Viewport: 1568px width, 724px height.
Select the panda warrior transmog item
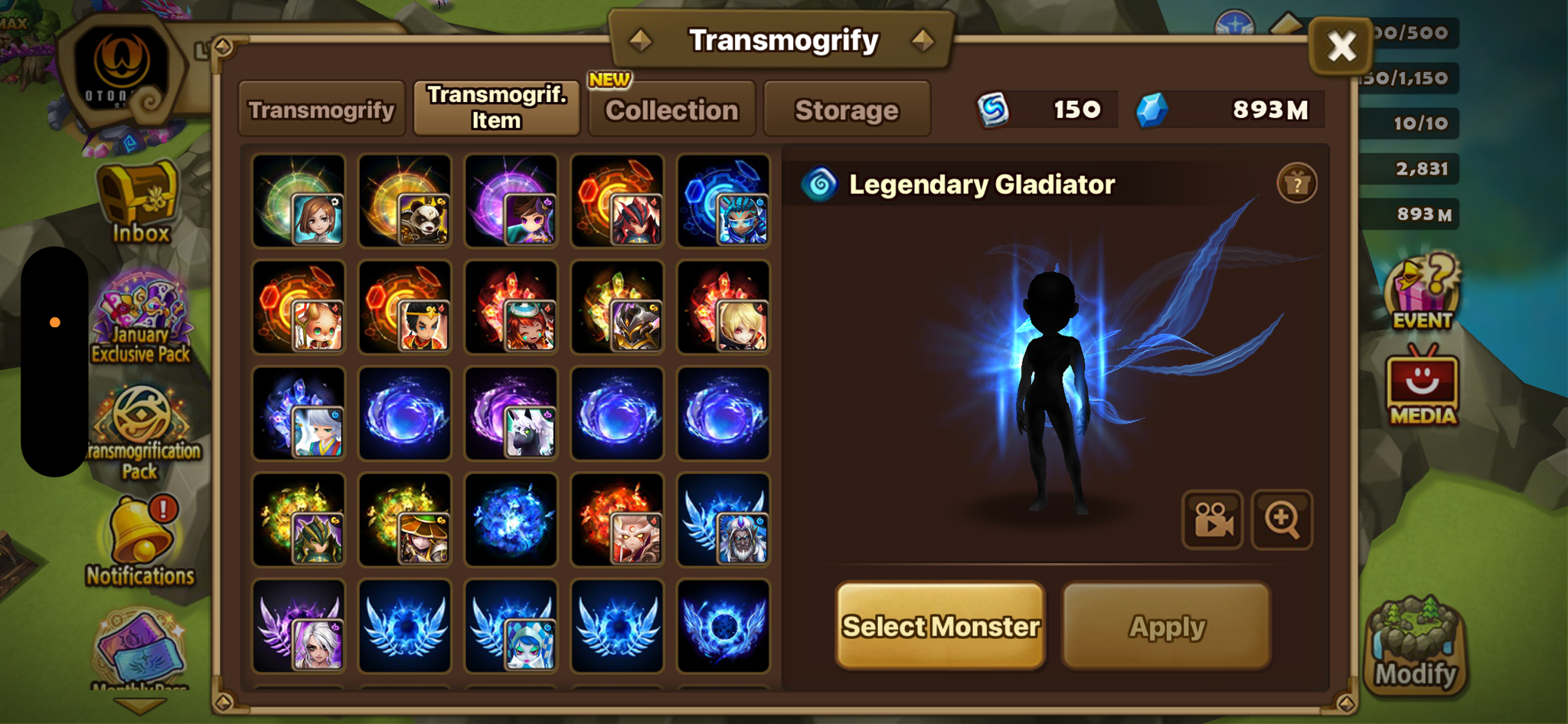[405, 201]
